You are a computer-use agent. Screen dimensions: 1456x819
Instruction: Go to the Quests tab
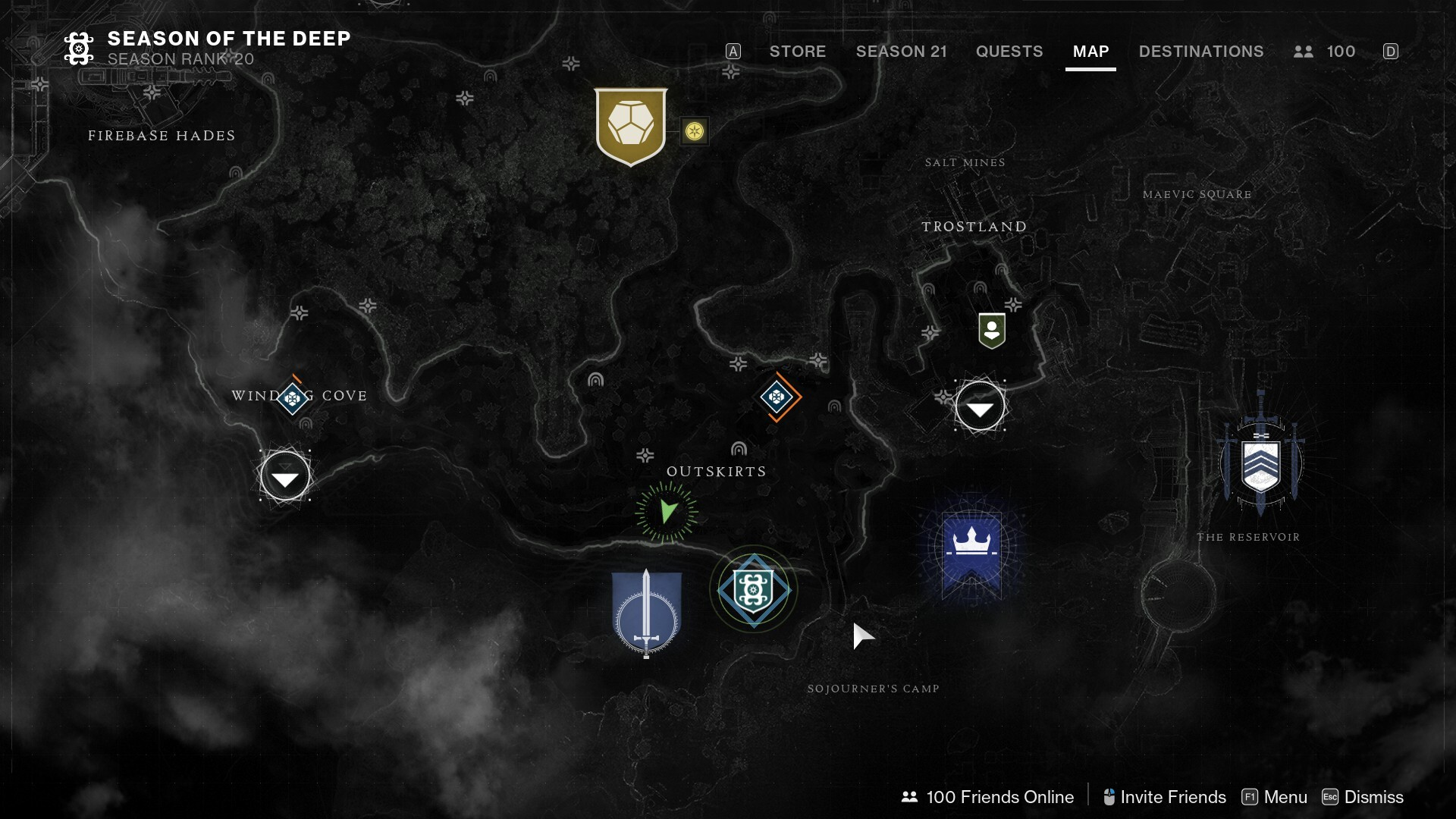click(1009, 52)
